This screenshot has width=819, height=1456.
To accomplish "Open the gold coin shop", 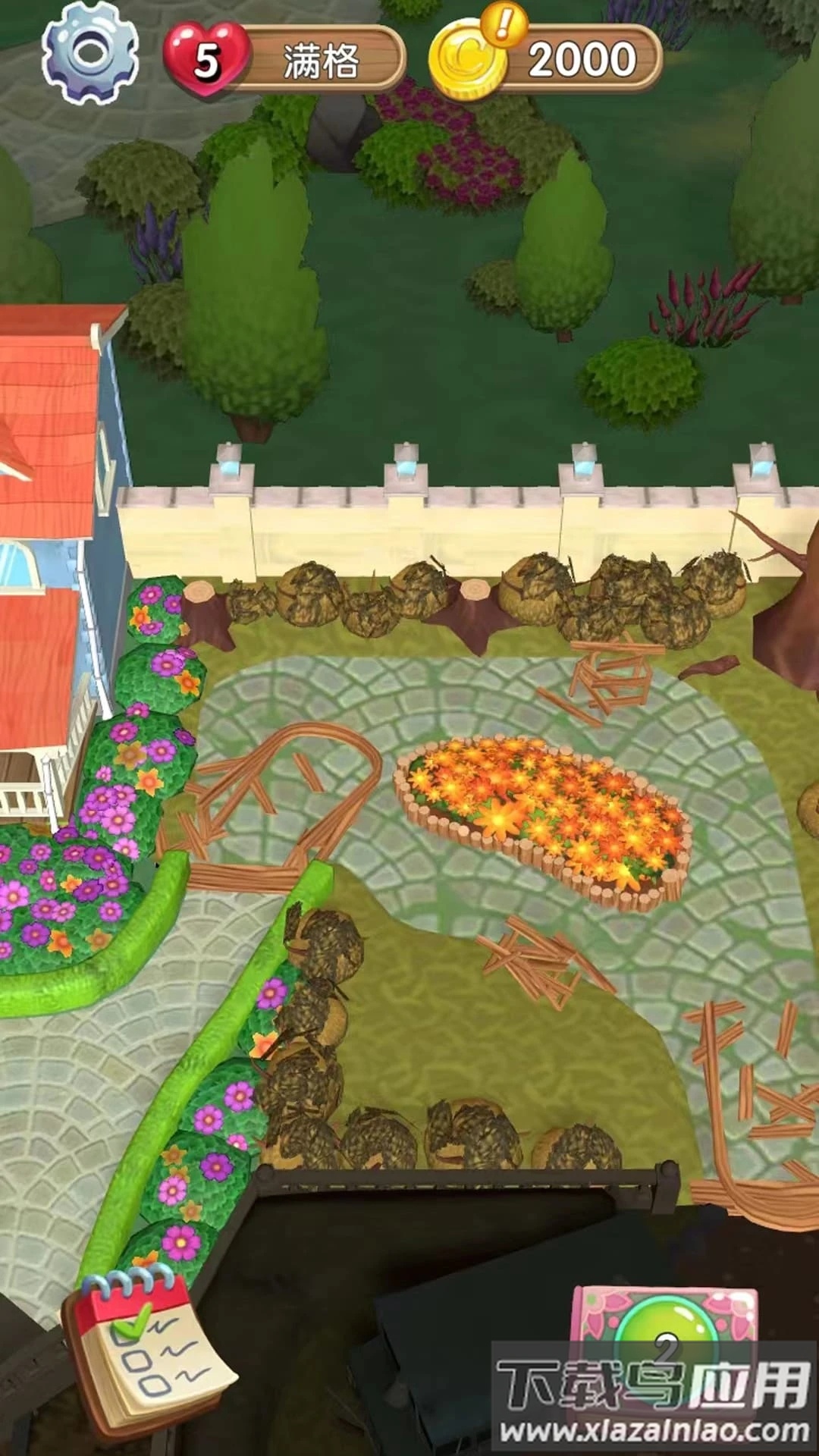I will 469,61.
